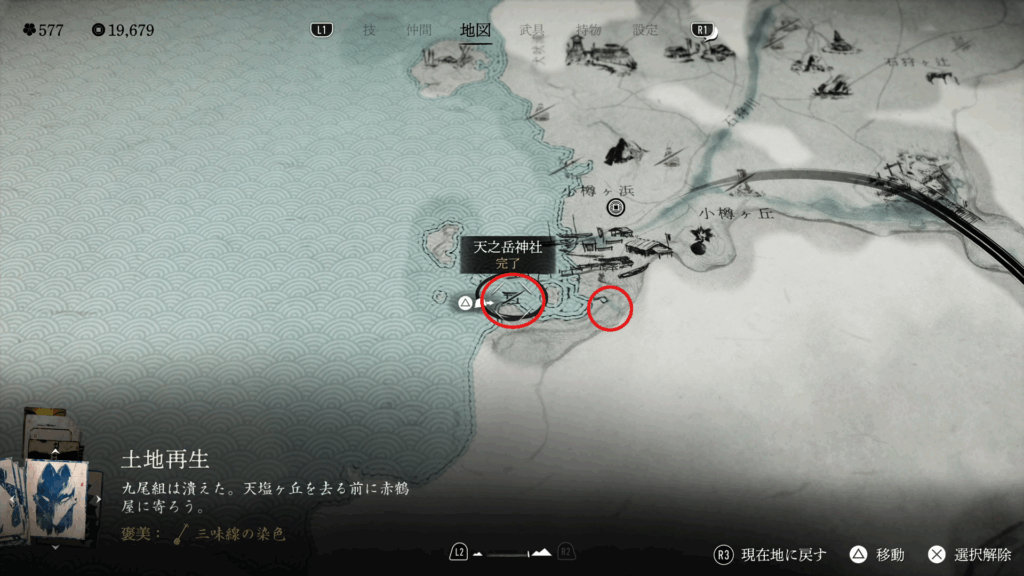Open the 土地再生 quest tracker
This screenshot has width=1024, height=576.
pyautogui.click(x=166, y=459)
